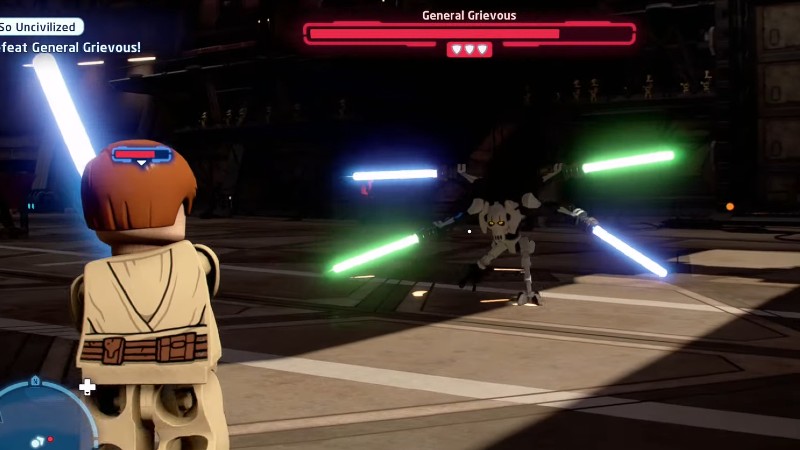Click the So Uncivilized level title
The height and width of the screenshot is (450, 800).
[41, 27]
